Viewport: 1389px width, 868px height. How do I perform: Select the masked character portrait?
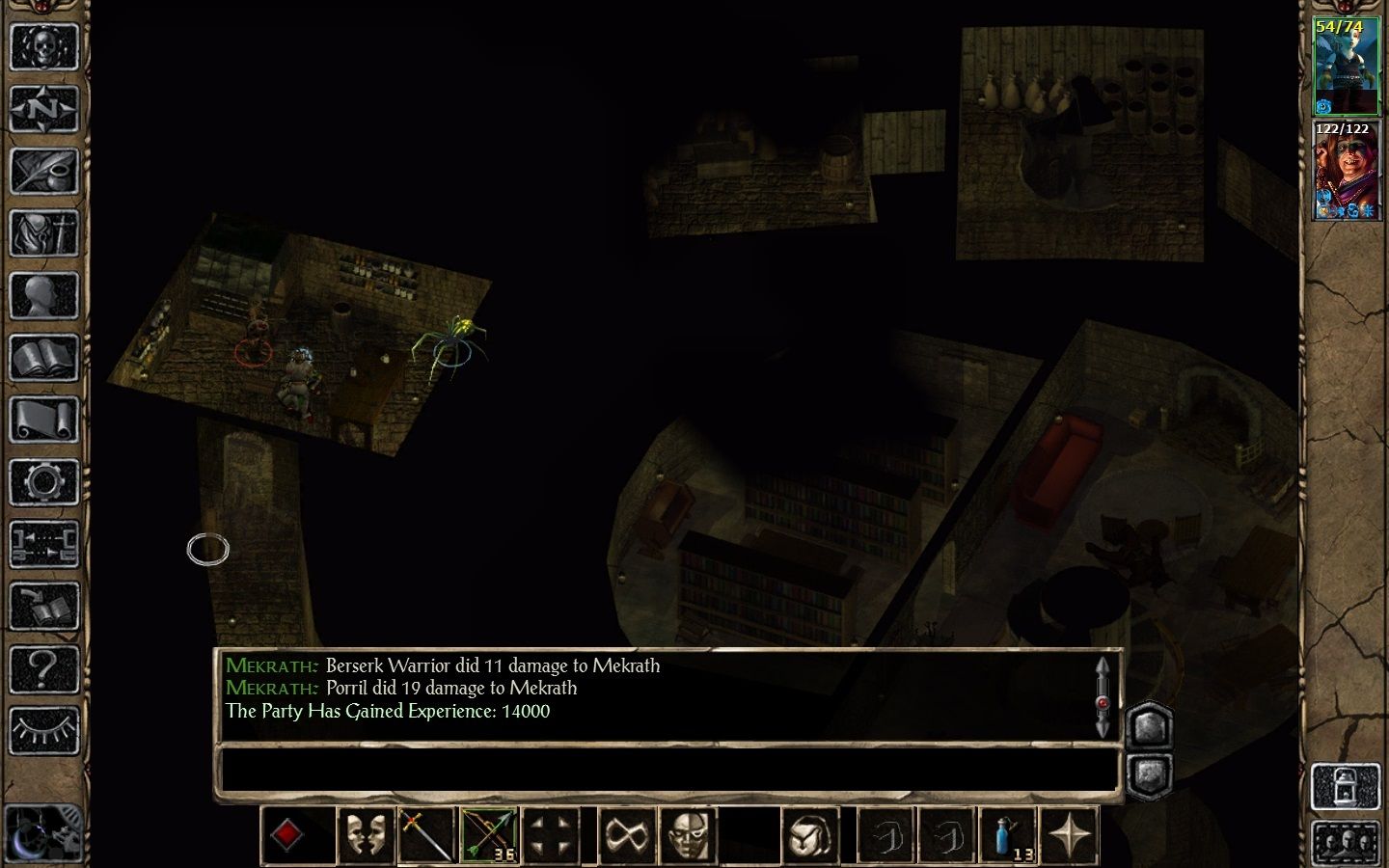[x=1346, y=171]
